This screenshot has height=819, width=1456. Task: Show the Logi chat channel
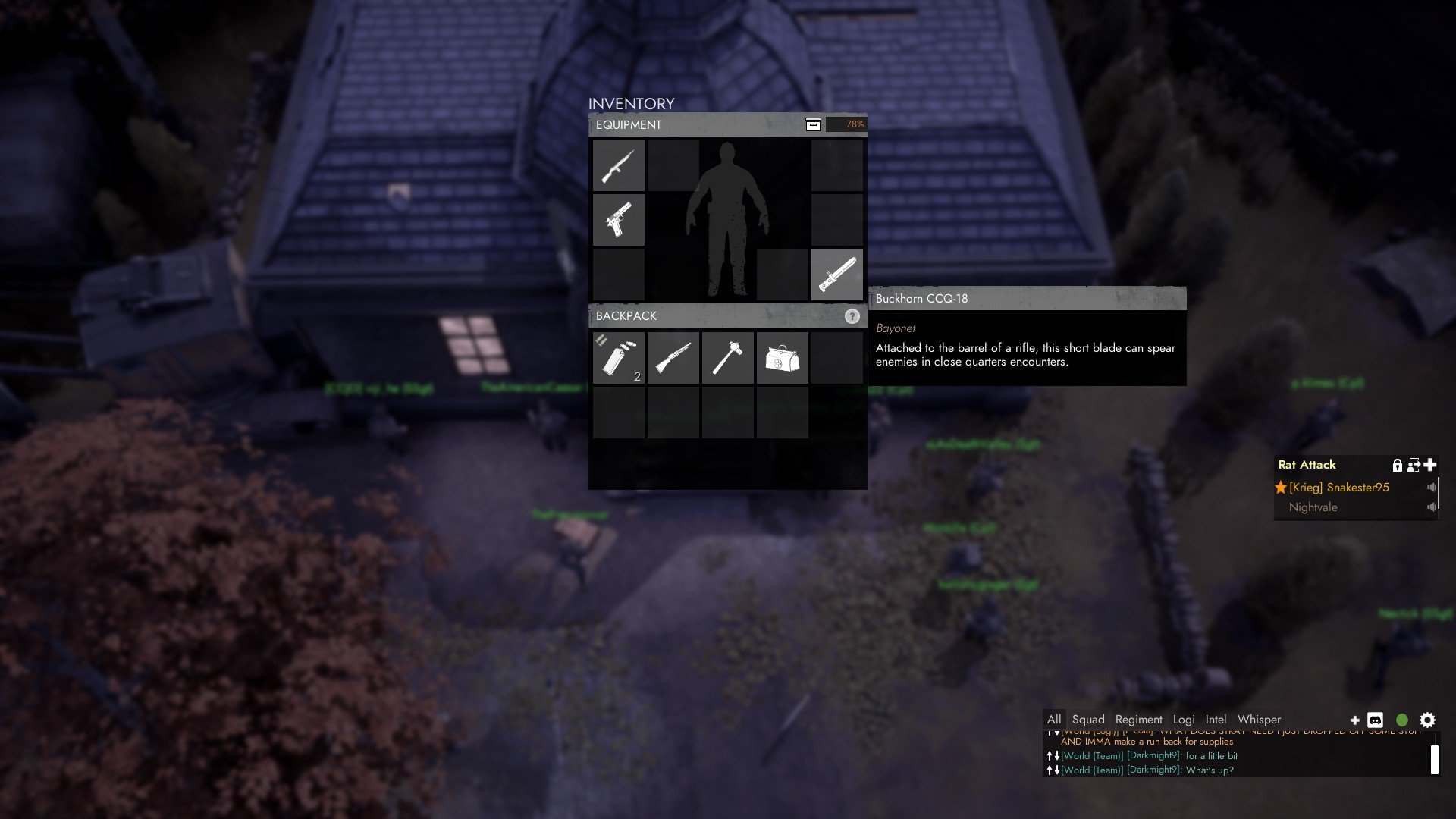click(x=1183, y=720)
